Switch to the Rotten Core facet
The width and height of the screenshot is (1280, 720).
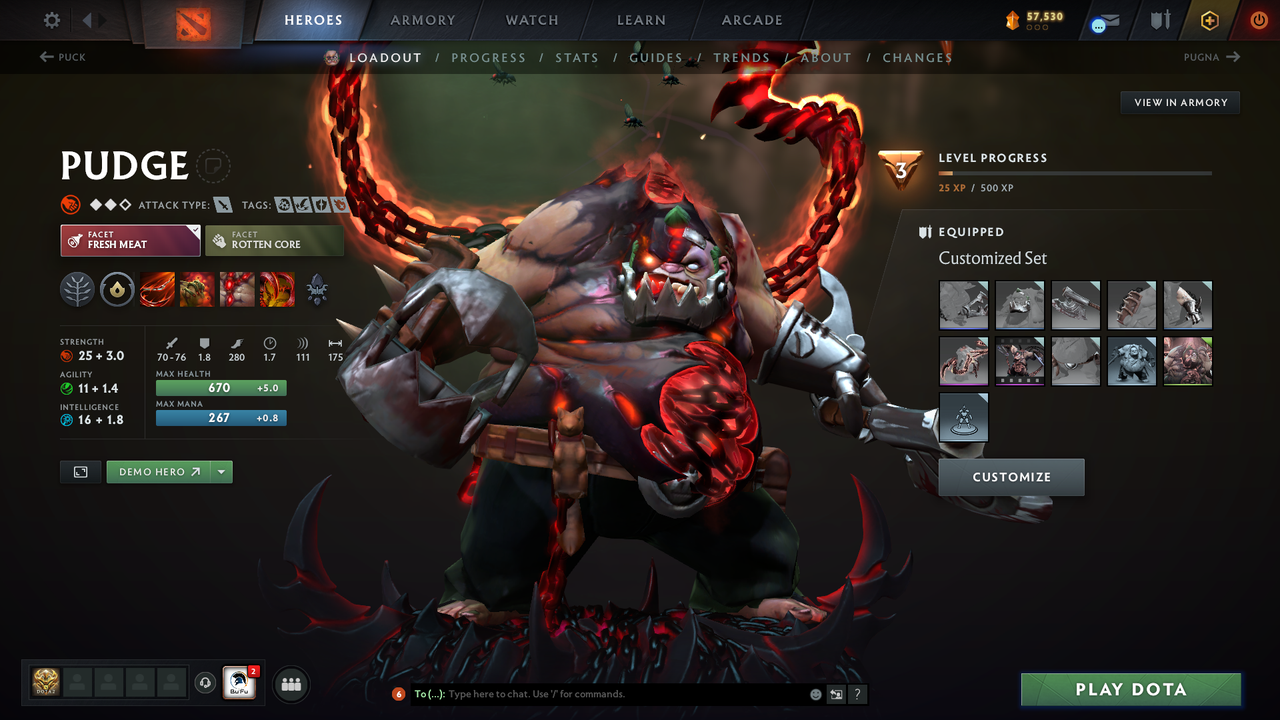coord(274,240)
